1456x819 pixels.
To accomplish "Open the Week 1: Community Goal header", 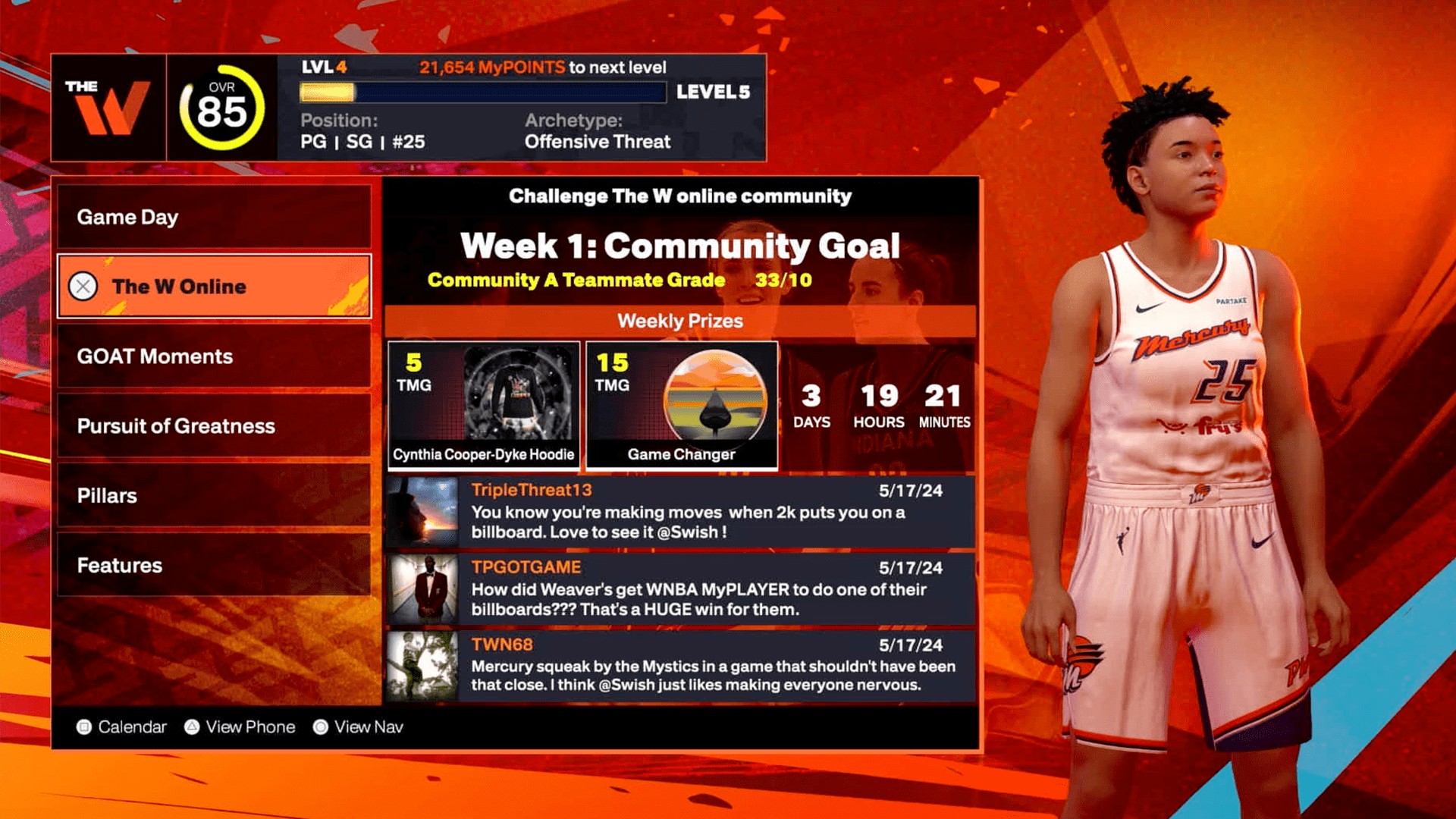I will [x=681, y=246].
